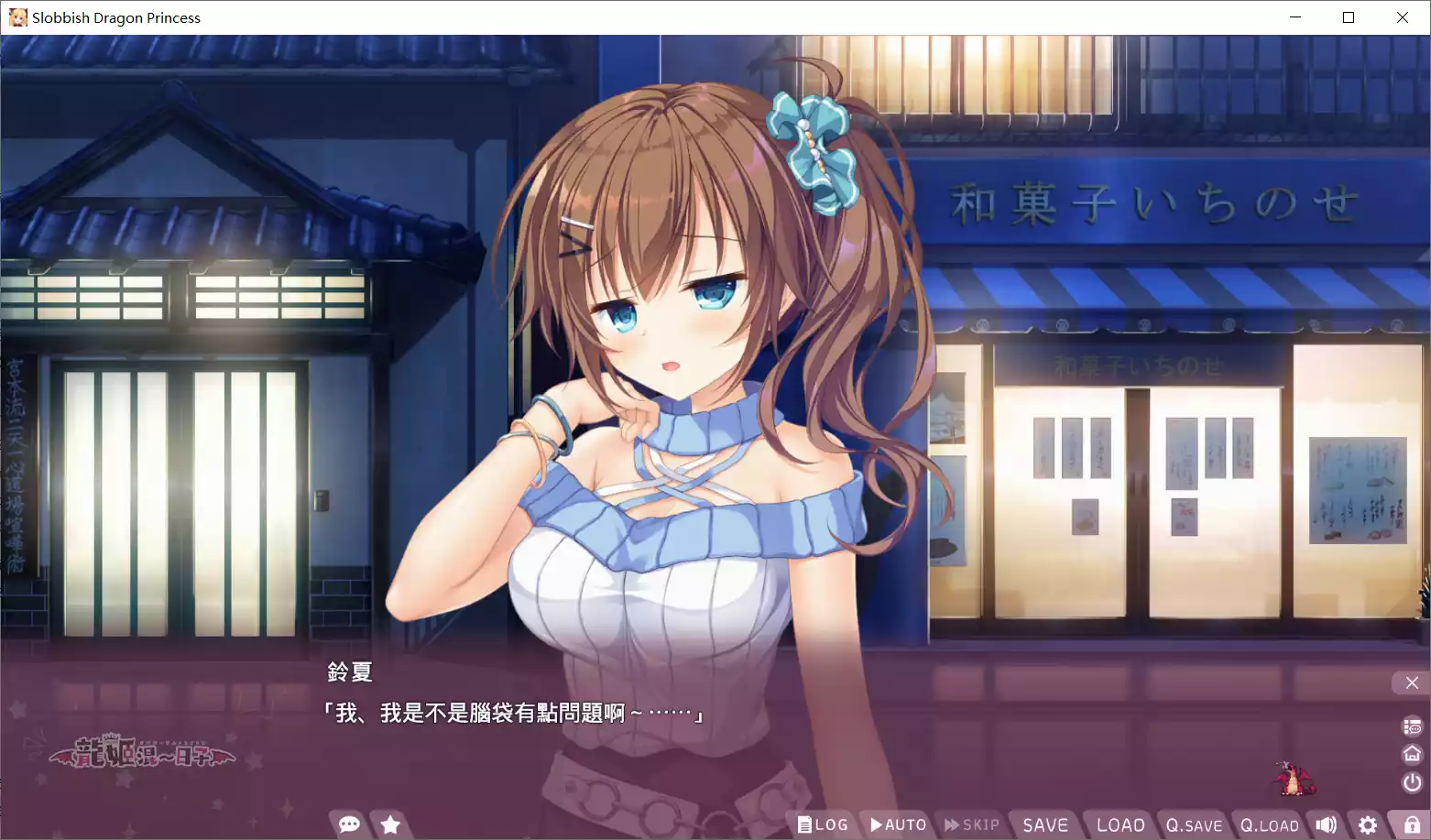Hide dialogue box with X button
1431x840 pixels.
coord(1411,682)
